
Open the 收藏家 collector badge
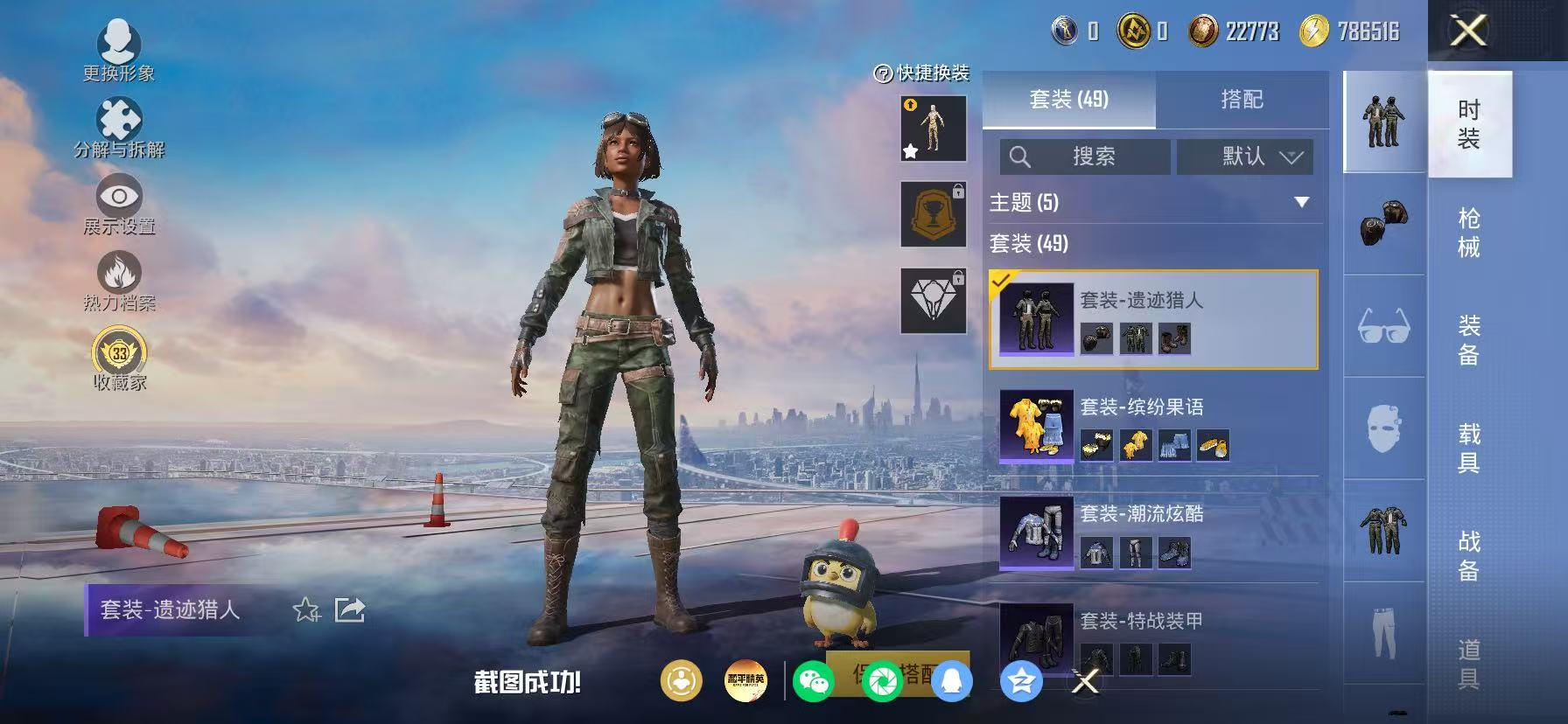click(119, 359)
